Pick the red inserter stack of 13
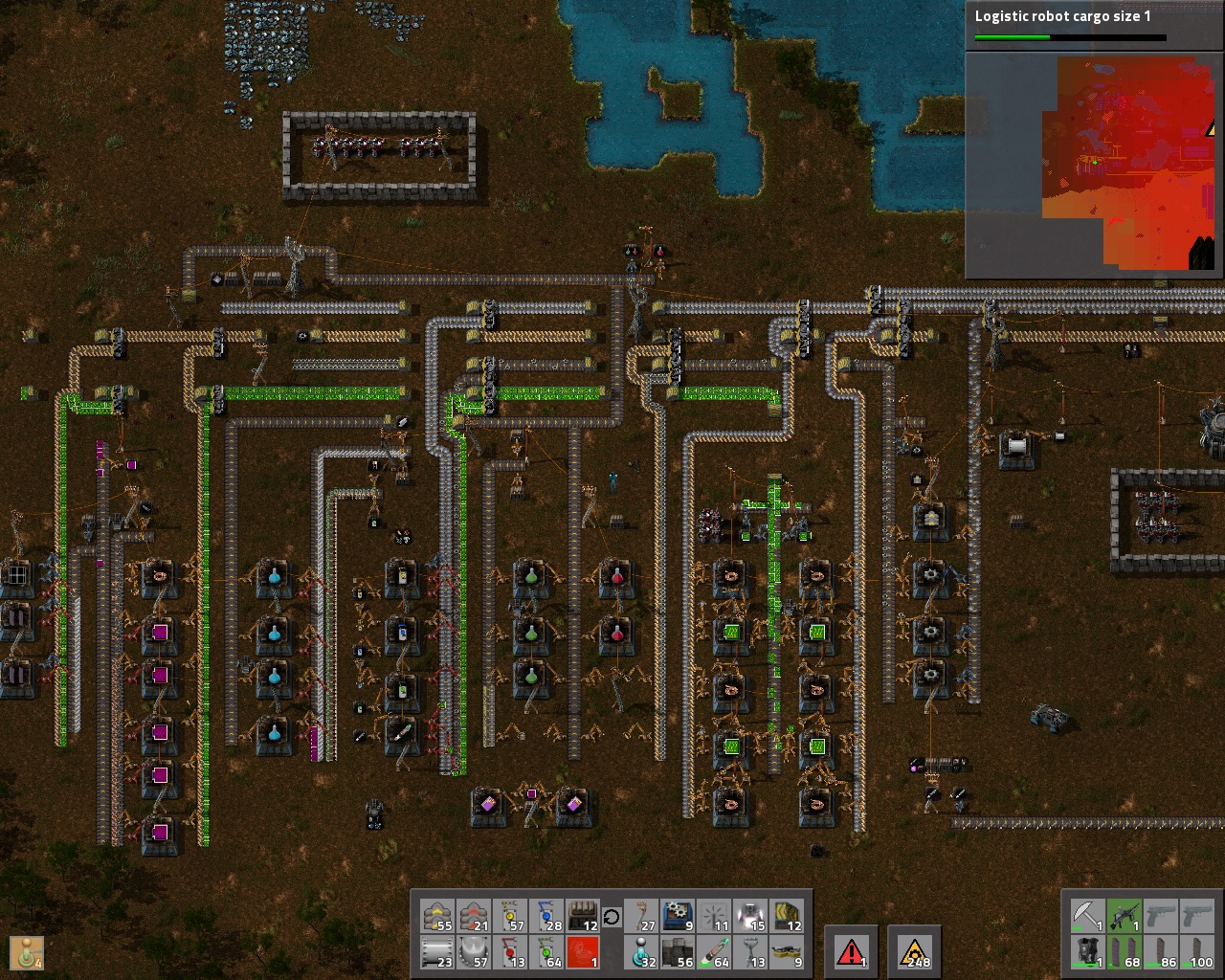1225x980 pixels. click(x=510, y=952)
